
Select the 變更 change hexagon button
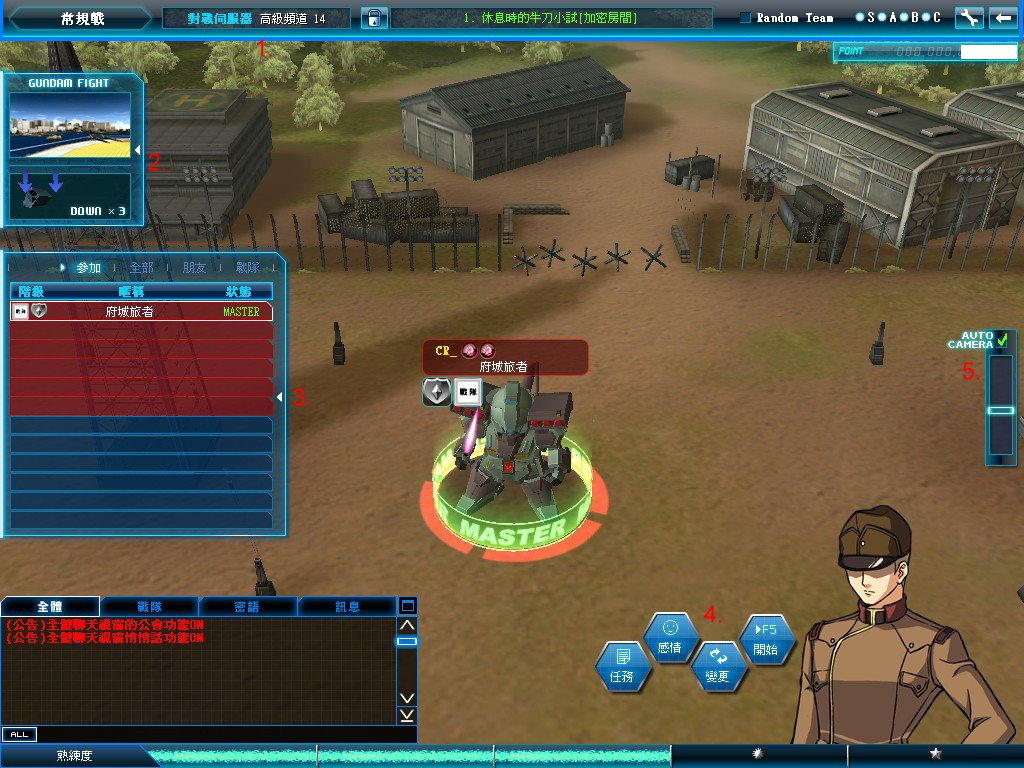click(x=718, y=665)
